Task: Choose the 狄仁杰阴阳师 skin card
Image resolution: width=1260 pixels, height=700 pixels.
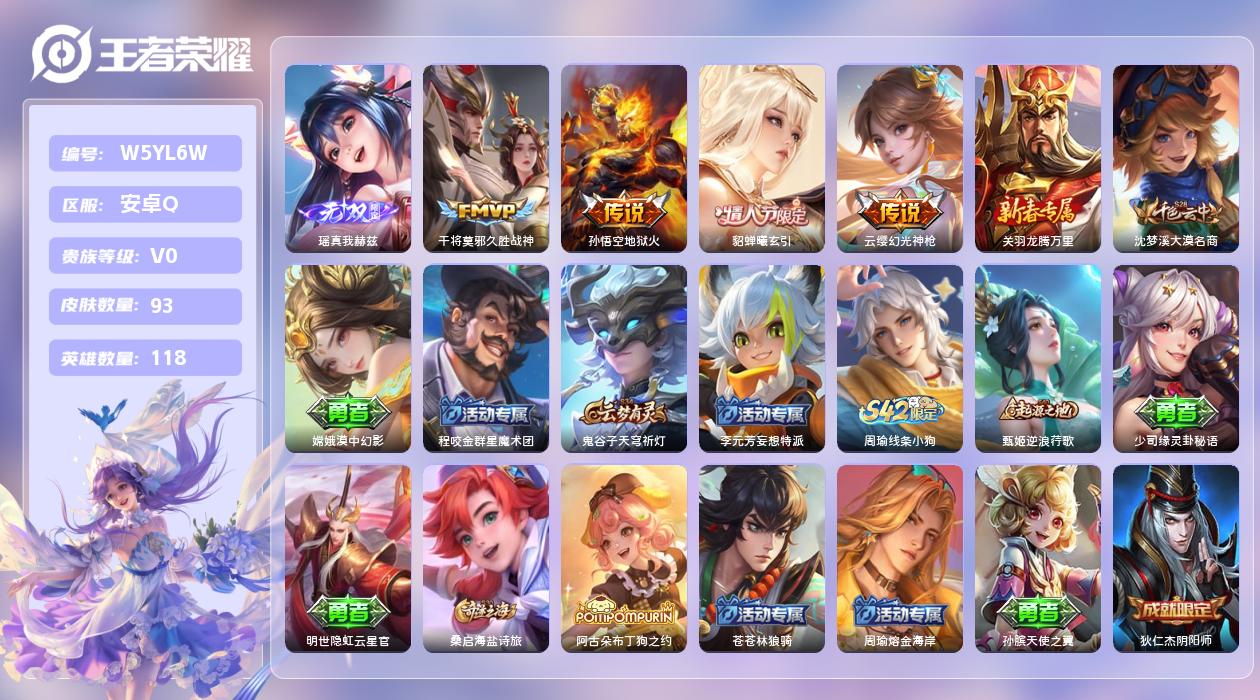Action: point(1175,558)
